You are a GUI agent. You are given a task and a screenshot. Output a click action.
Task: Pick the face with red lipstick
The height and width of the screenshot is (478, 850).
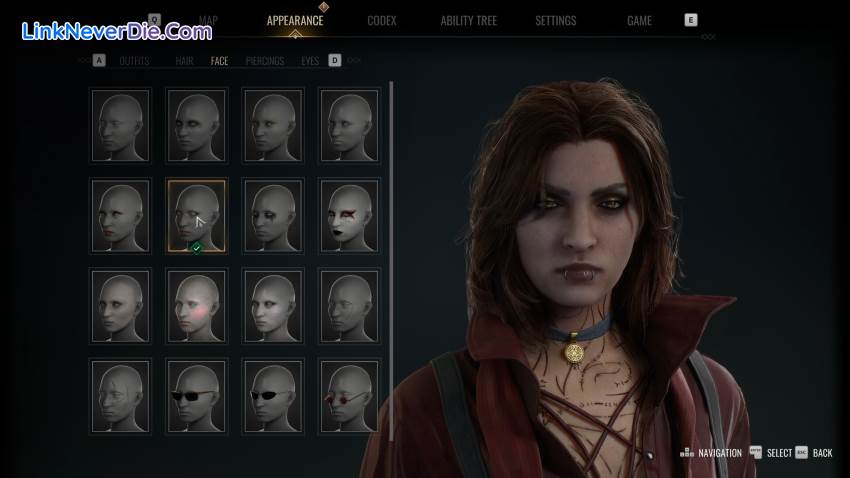120,215
